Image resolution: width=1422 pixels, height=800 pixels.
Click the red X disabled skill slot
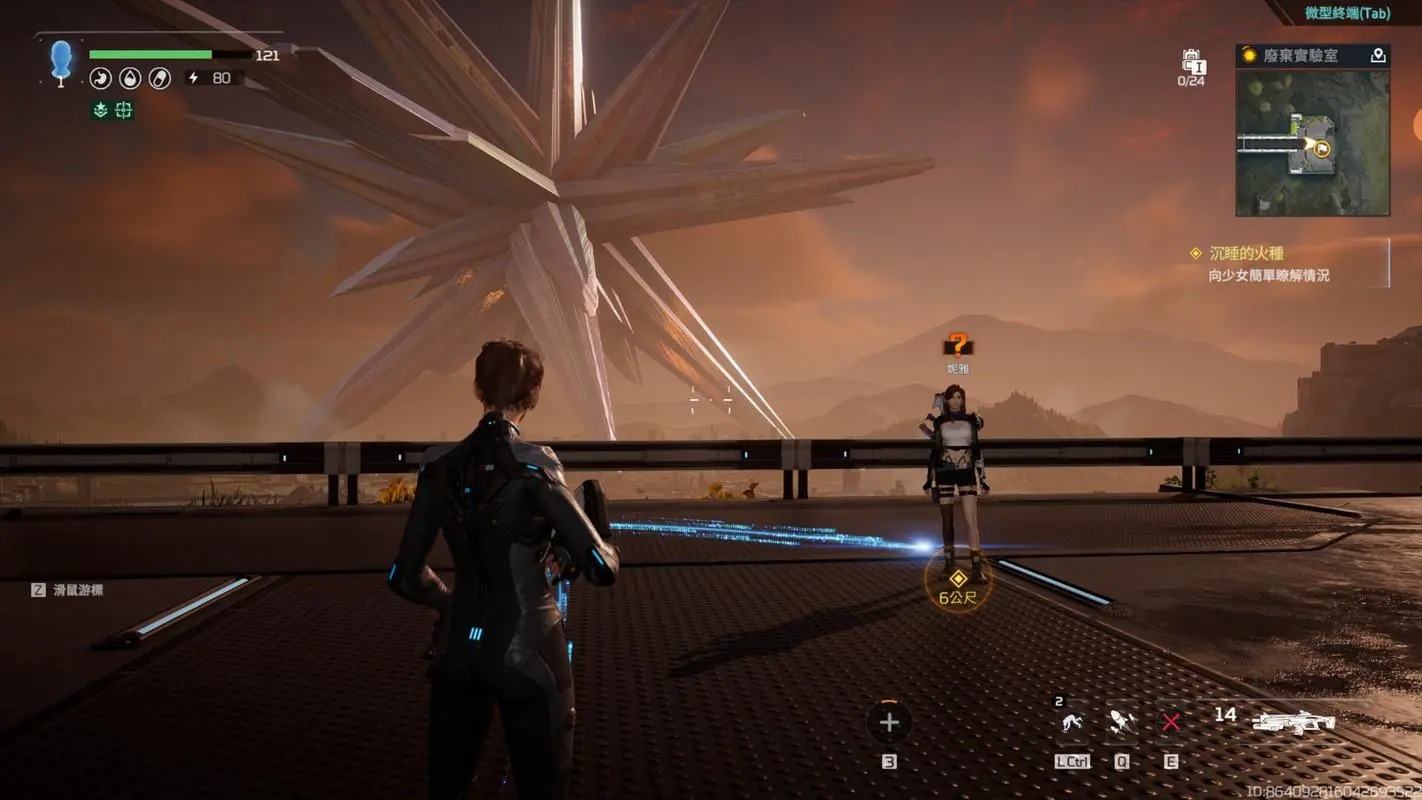click(x=1171, y=722)
